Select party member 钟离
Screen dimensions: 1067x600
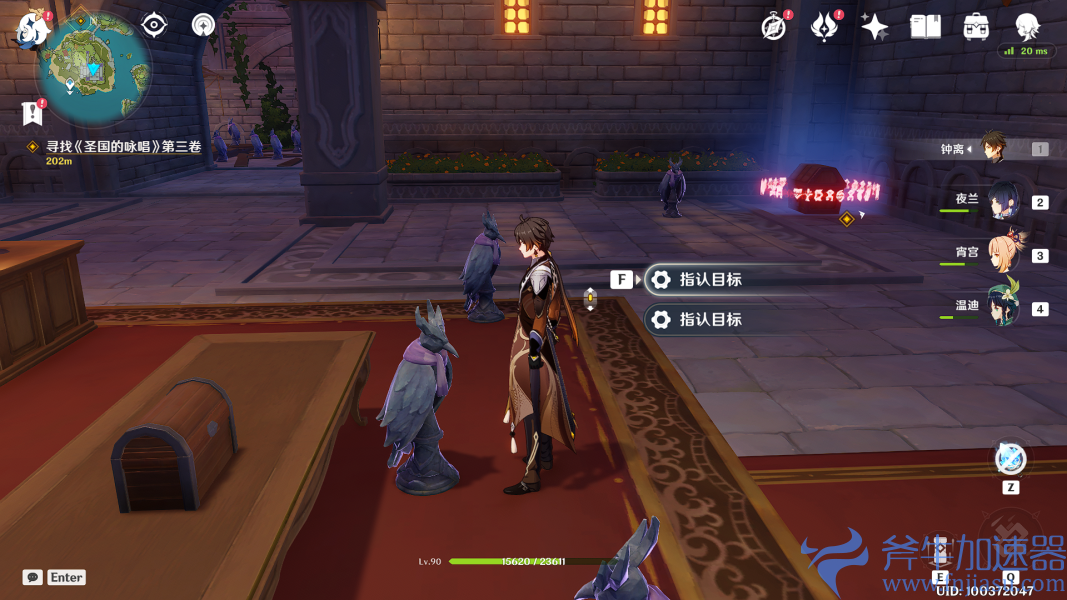pyautogui.click(x=991, y=149)
